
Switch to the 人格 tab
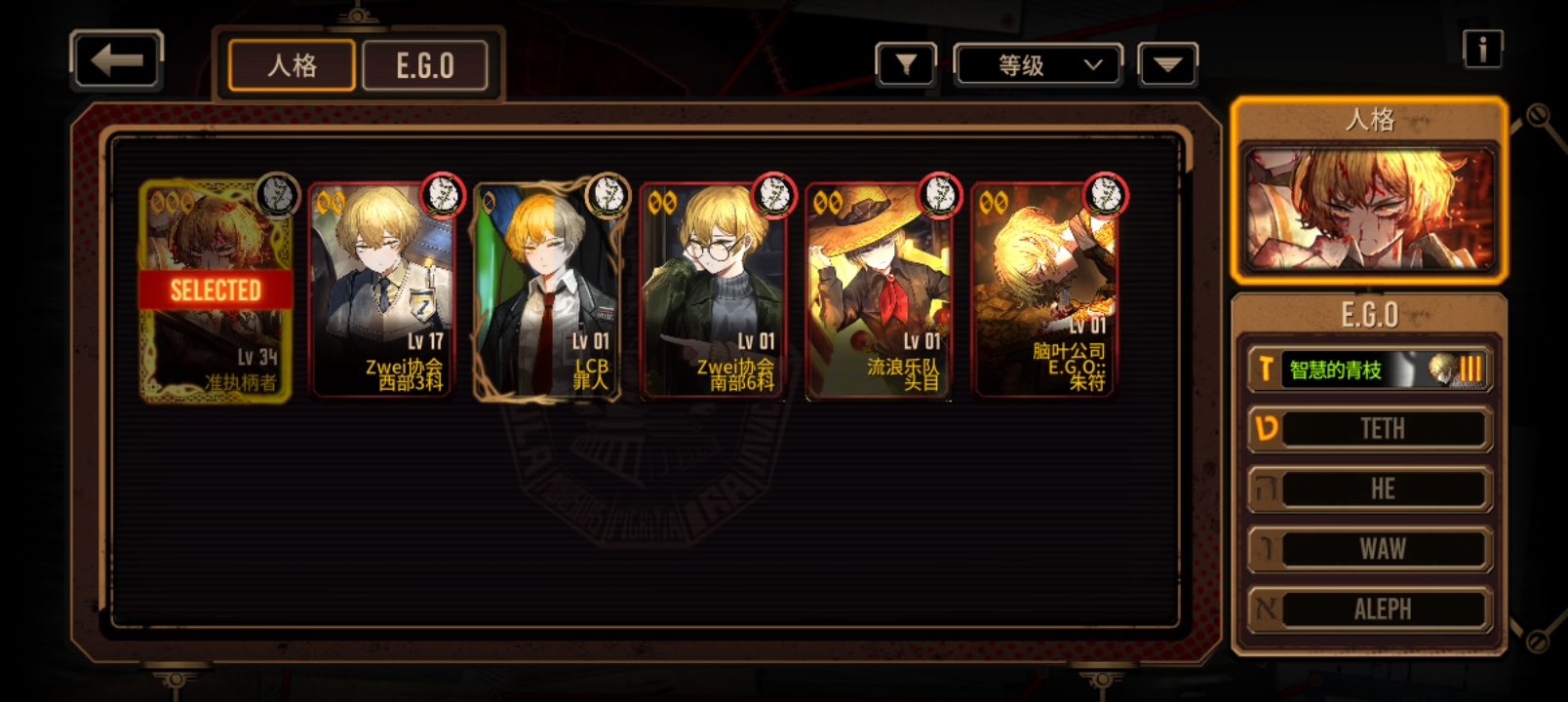292,65
